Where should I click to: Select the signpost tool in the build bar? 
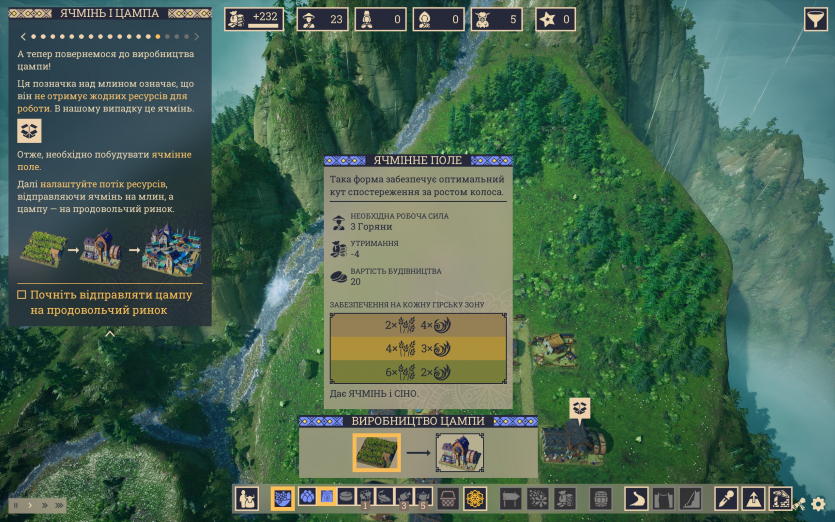coord(511,498)
